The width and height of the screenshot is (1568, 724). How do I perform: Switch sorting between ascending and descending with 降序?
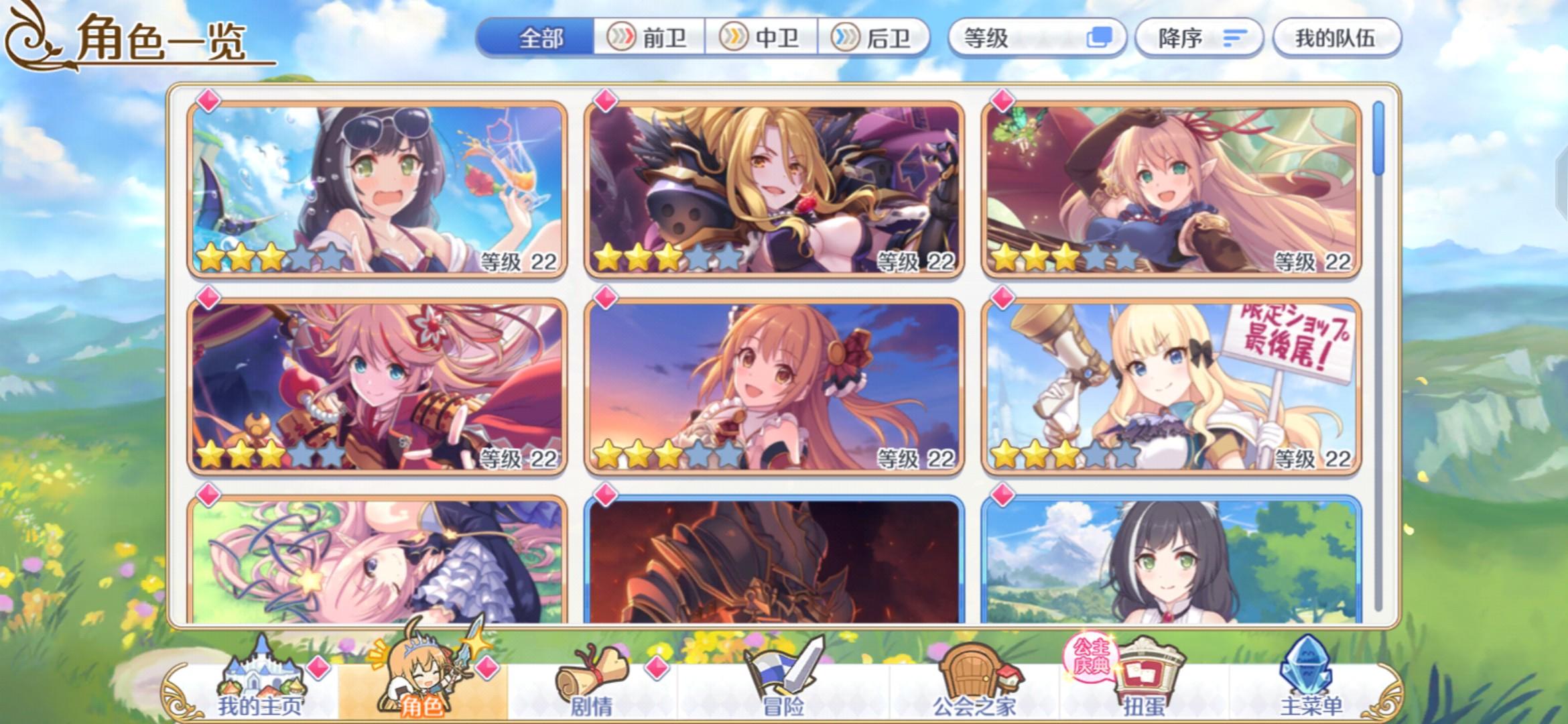tap(1199, 38)
